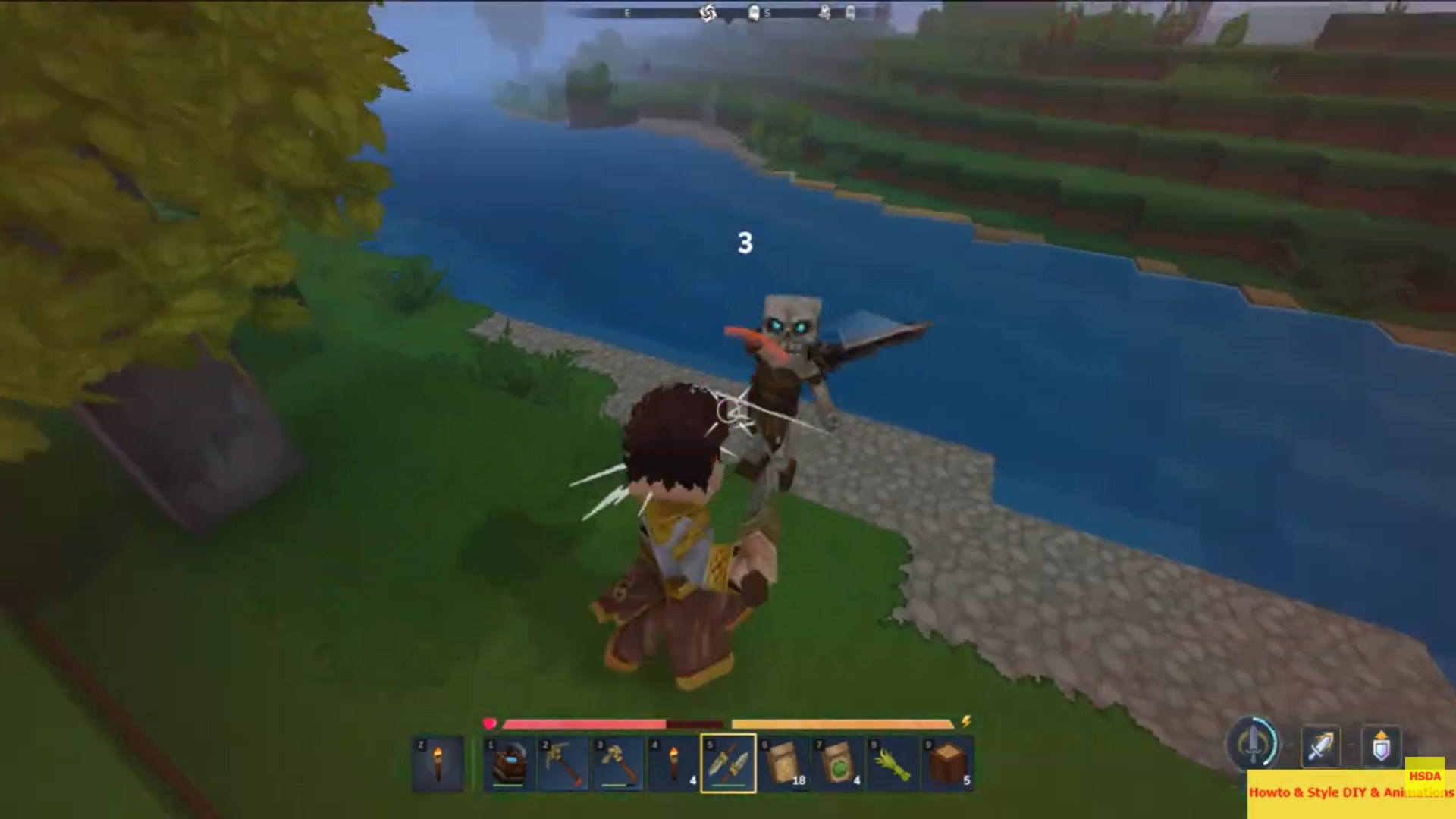Viewport: 1456px width, 819px height.
Task: Click the E direction marker on the compass
Action: [x=626, y=13]
